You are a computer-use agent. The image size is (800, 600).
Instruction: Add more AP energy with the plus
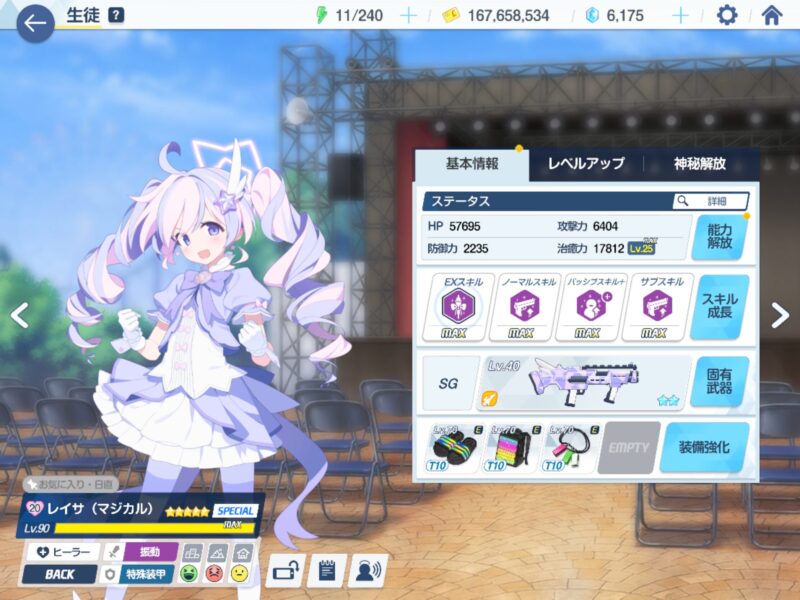tap(408, 15)
